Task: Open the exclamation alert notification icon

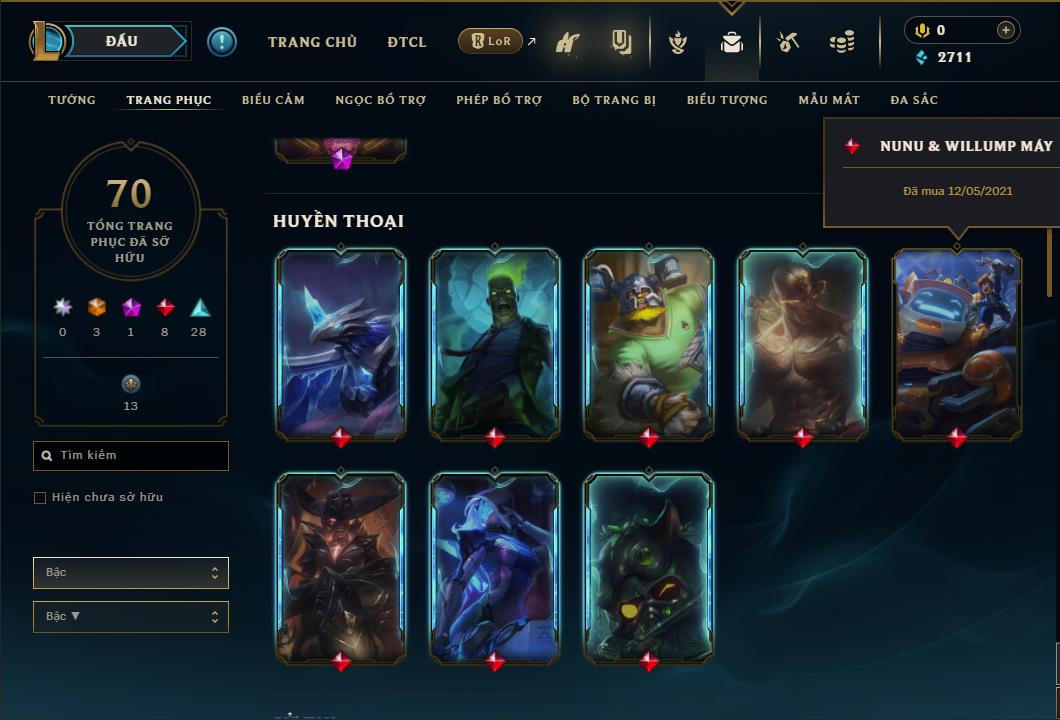Action: [222, 41]
